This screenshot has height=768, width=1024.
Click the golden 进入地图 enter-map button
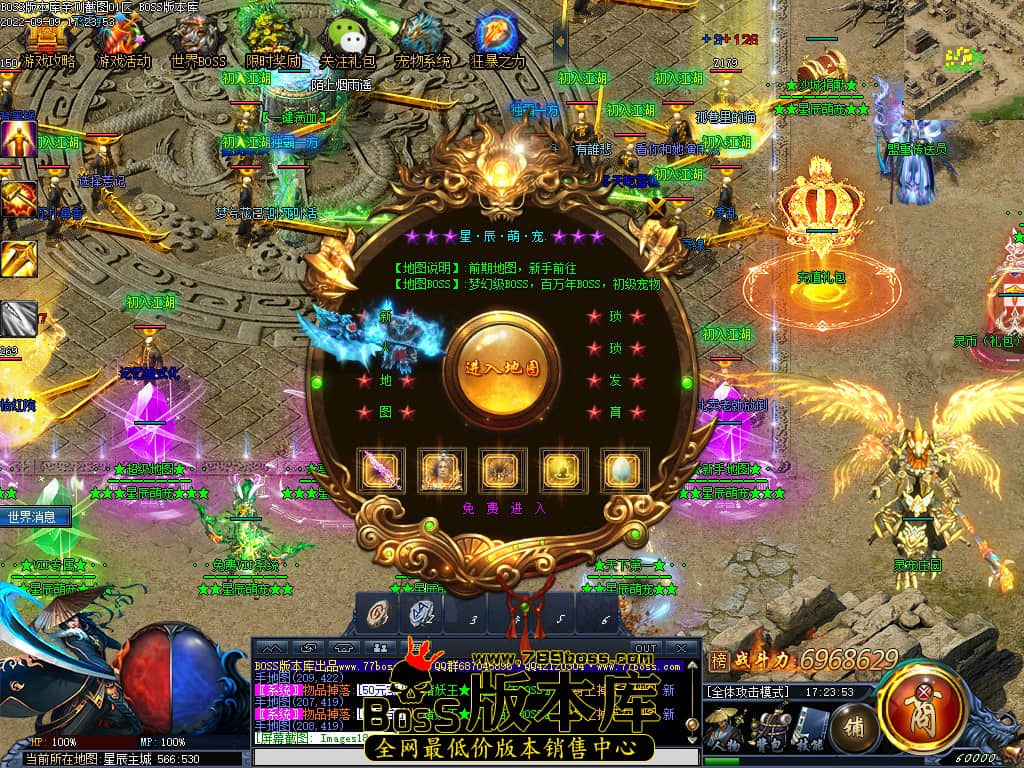pyautogui.click(x=502, y=366)
